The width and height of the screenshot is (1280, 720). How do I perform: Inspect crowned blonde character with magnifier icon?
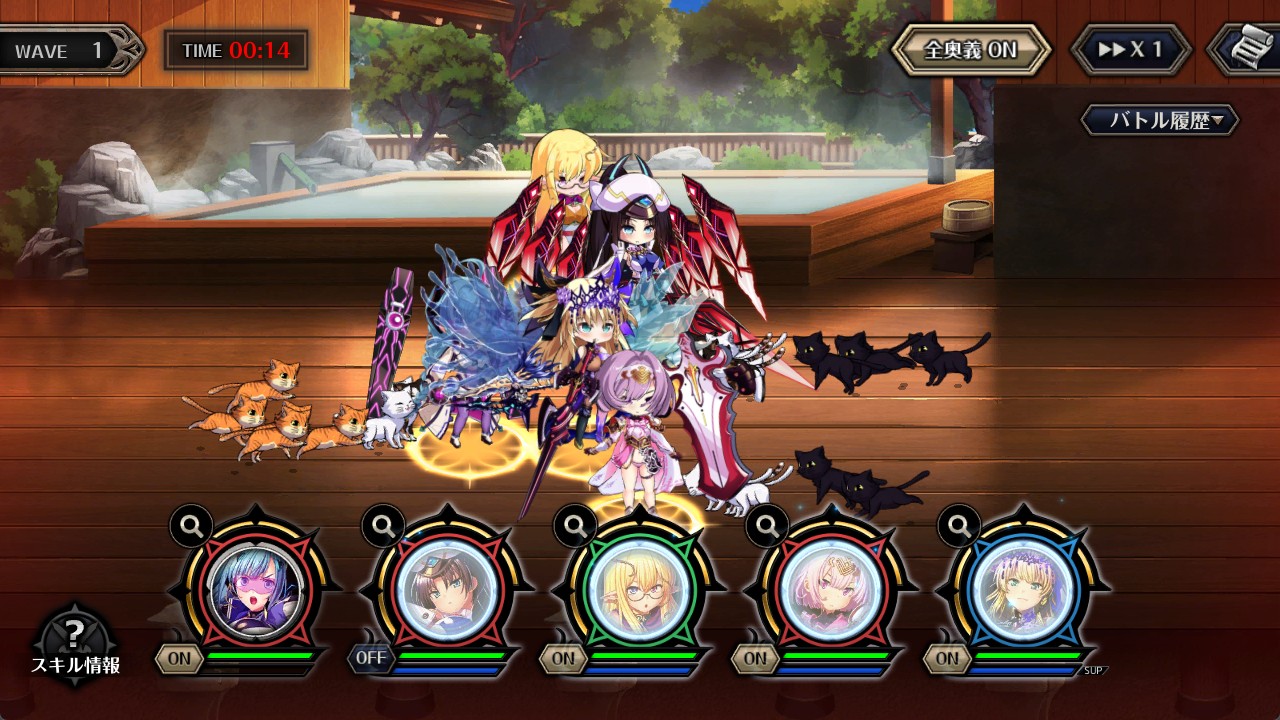[x=959, y=524]
